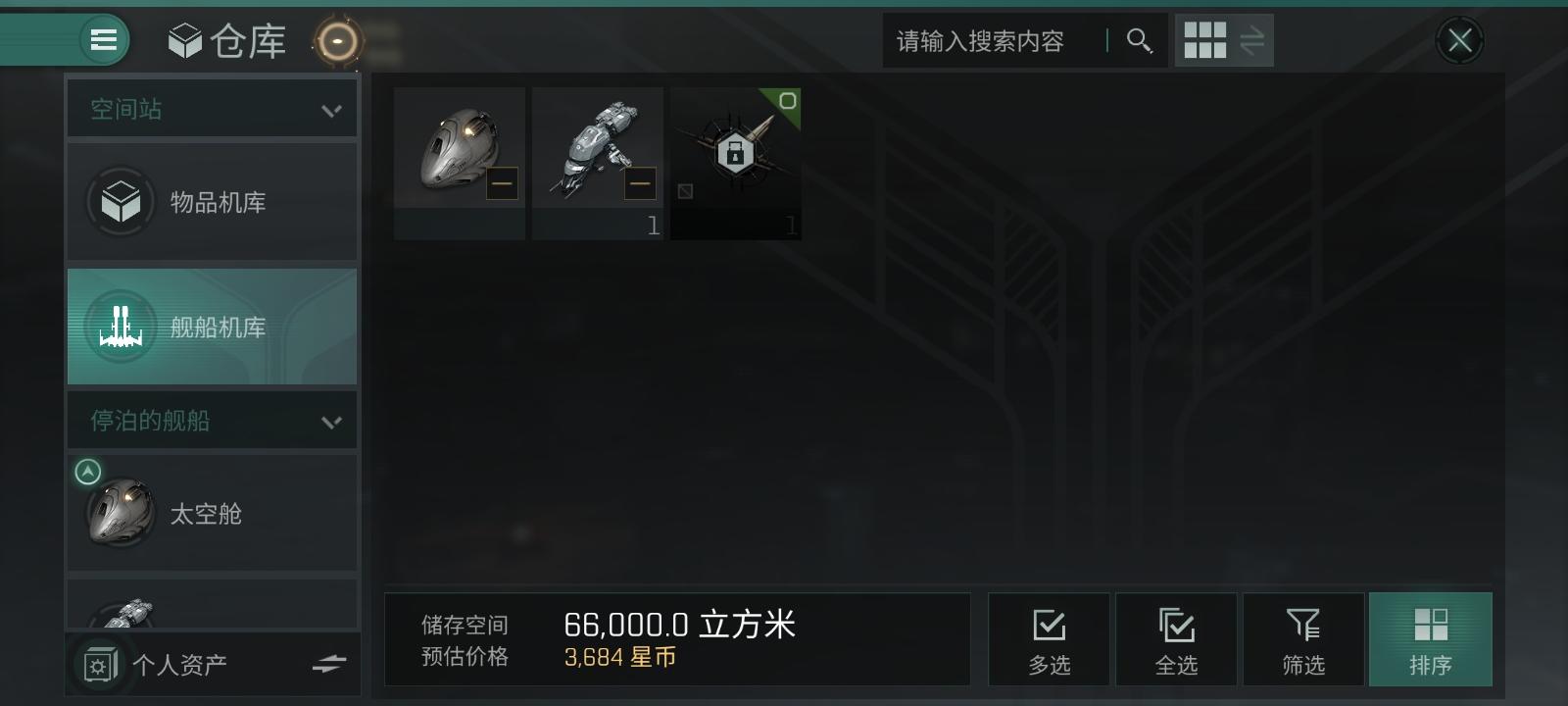Expand the view switcher next to grid icon
1568x706 pixels.
pyautogui.click(x=1251, y=40)
